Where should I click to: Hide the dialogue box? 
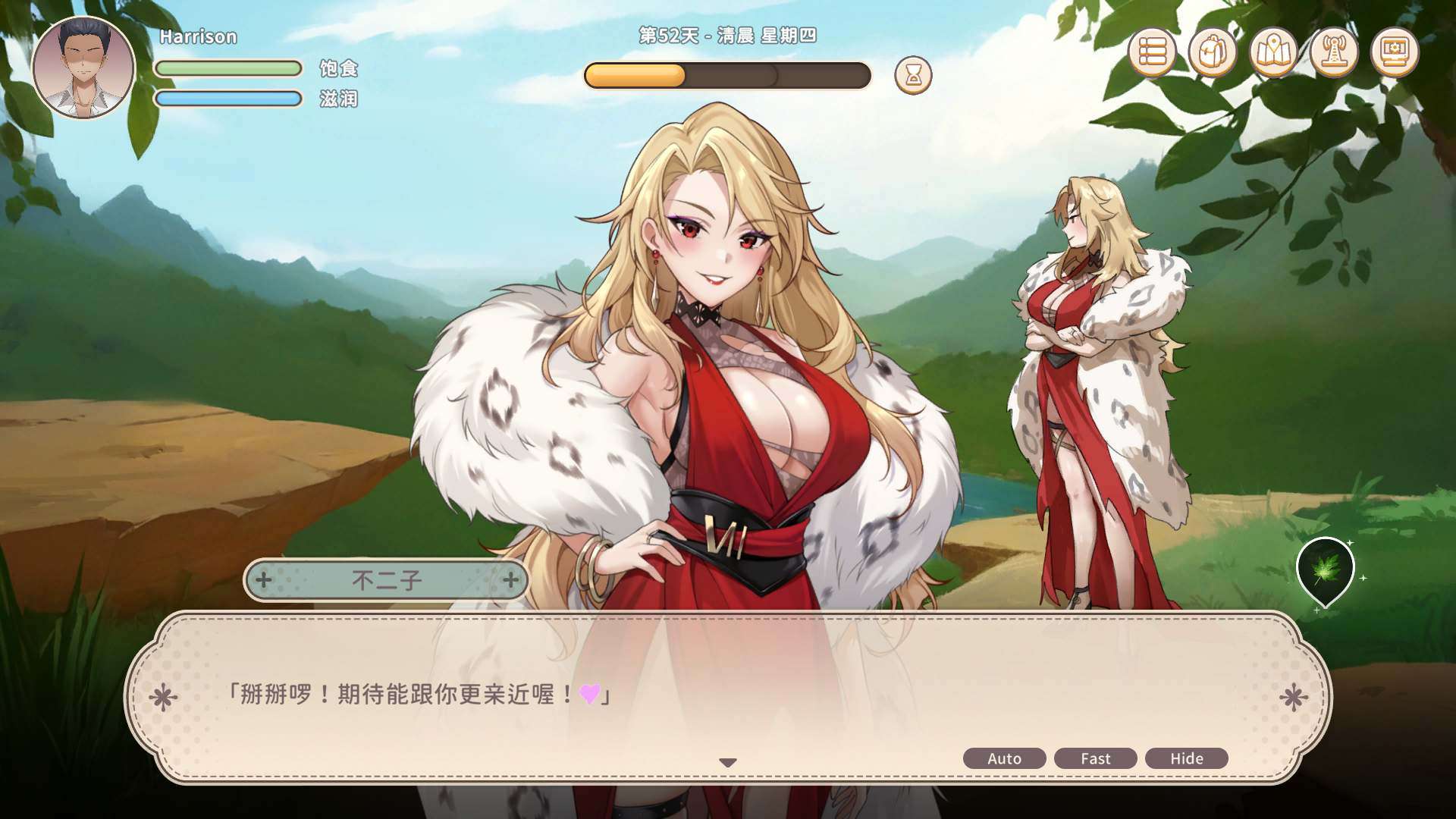point(1187,758)
